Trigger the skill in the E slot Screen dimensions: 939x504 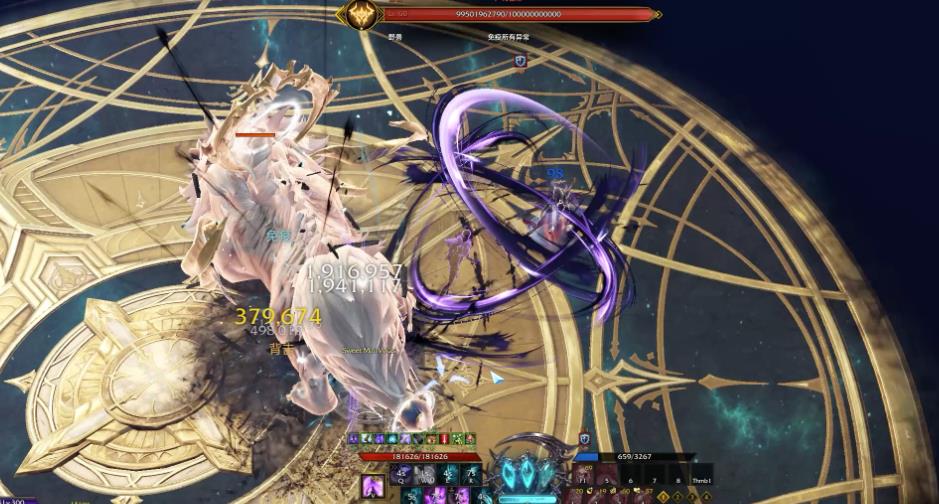(449, 474)
